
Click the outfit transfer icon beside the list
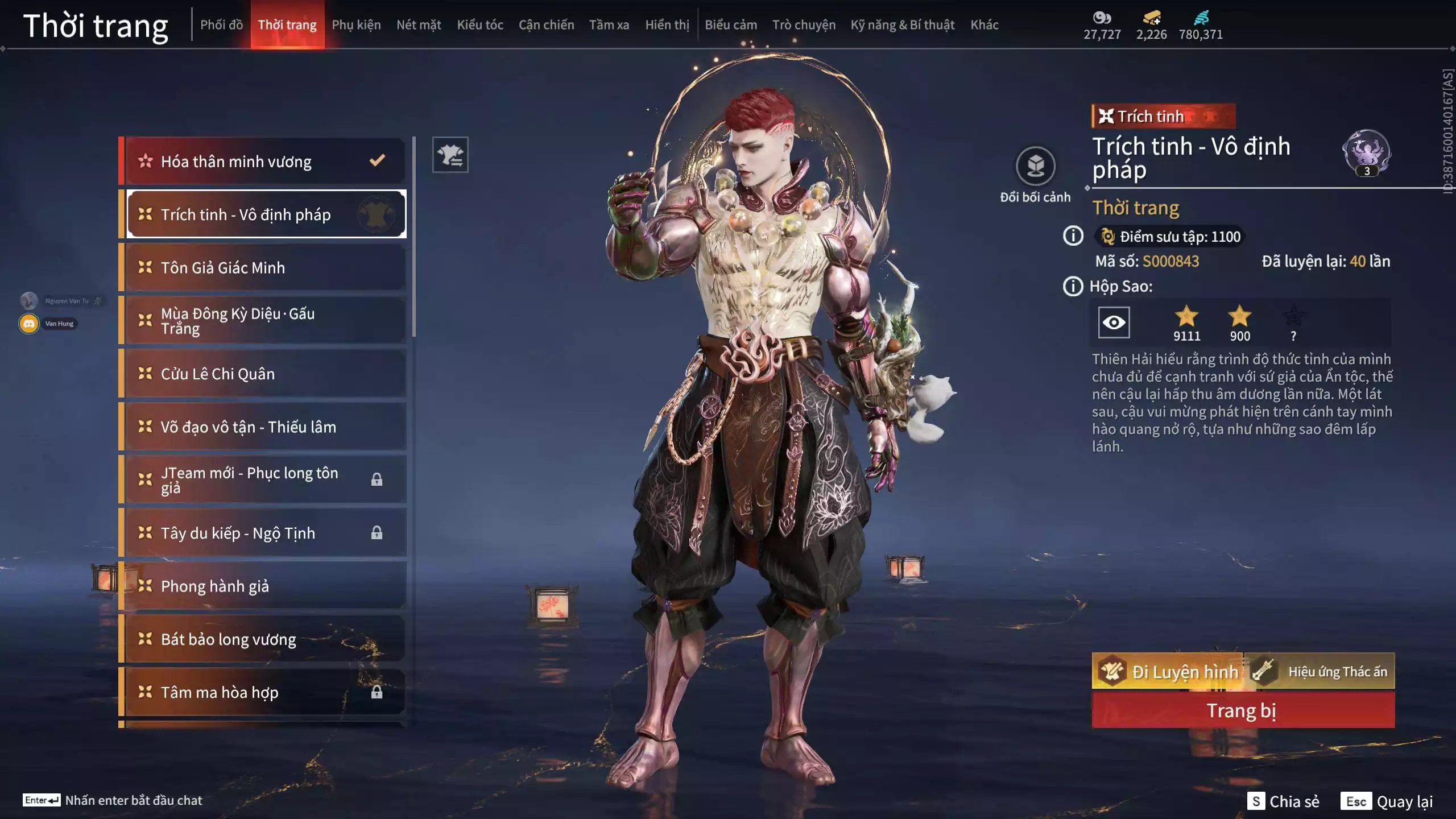pyautogui.click(x=450, y=154)
